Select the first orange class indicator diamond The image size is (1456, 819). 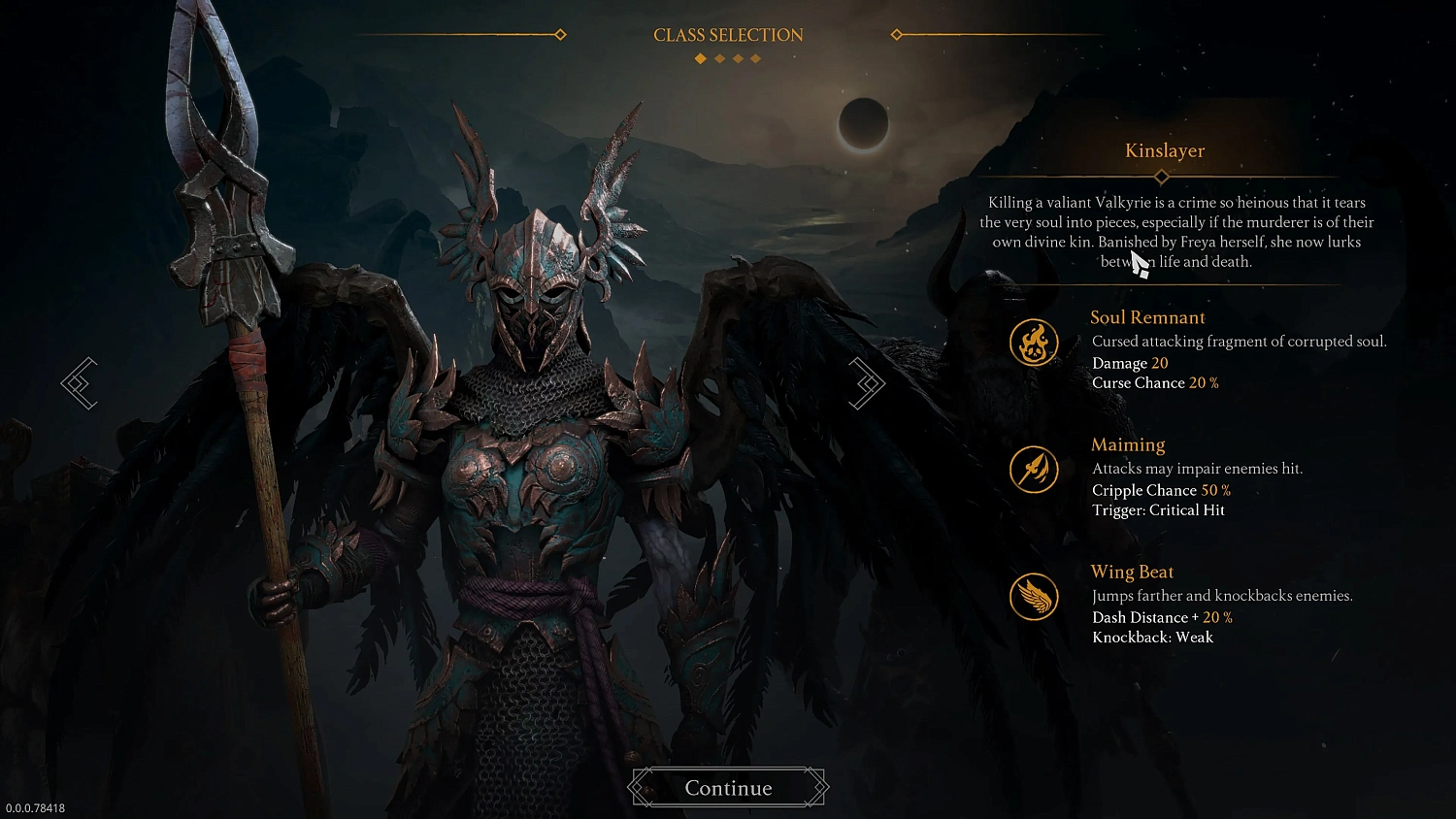click(x=701, y=58)
